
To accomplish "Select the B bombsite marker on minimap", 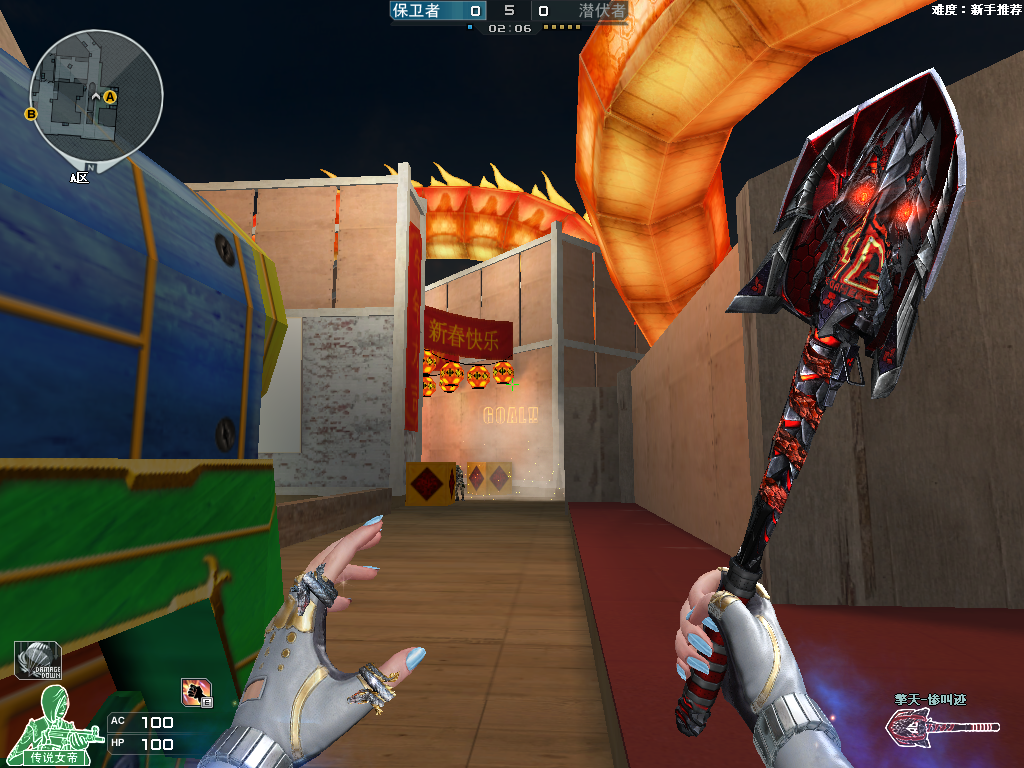I will click(x=31, y=114).
